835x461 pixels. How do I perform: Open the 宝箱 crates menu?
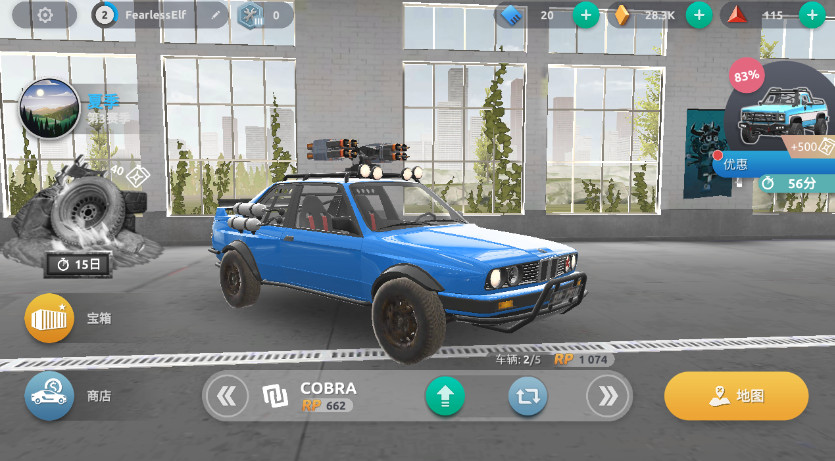coord(50,319)
